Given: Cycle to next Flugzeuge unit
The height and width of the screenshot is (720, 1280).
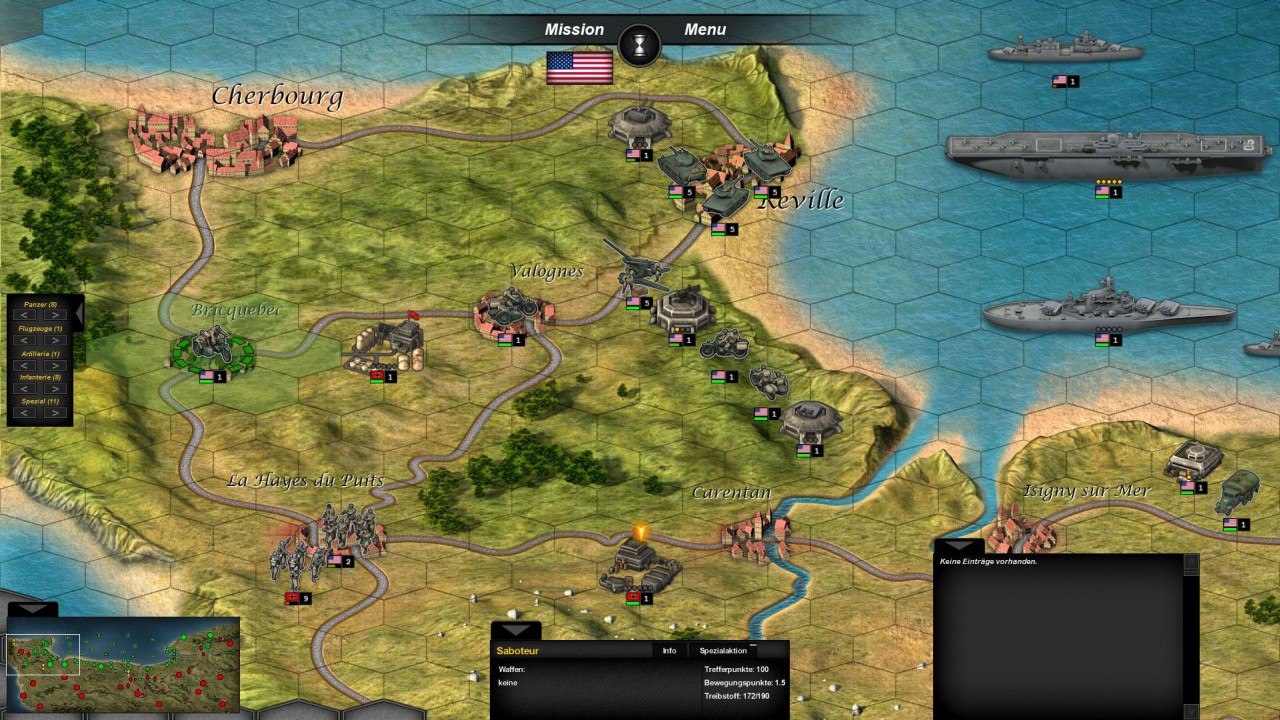Looking at the screenshot, I should pos(55,340).
